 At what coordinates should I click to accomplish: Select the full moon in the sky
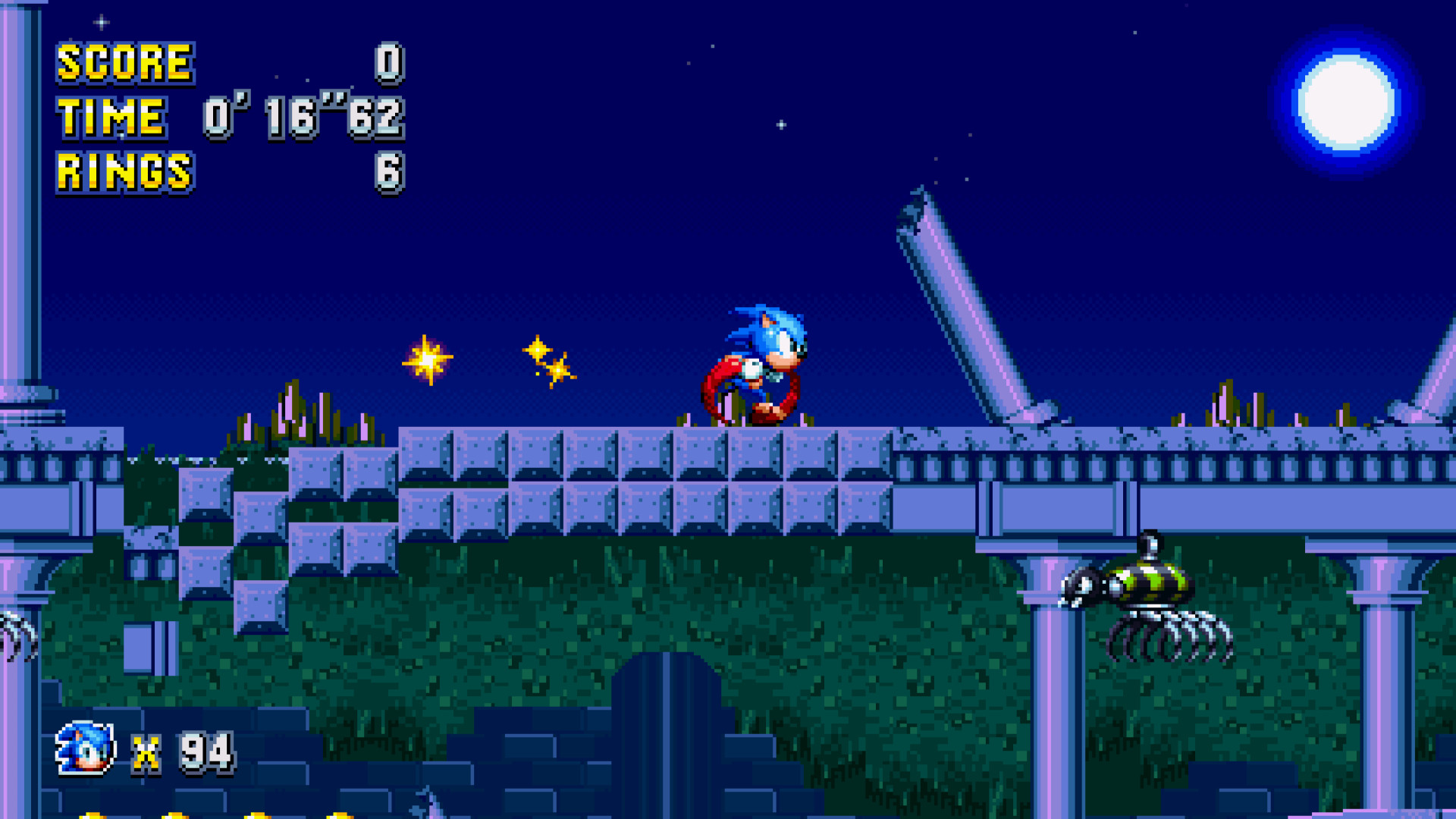pos(1342,102)
